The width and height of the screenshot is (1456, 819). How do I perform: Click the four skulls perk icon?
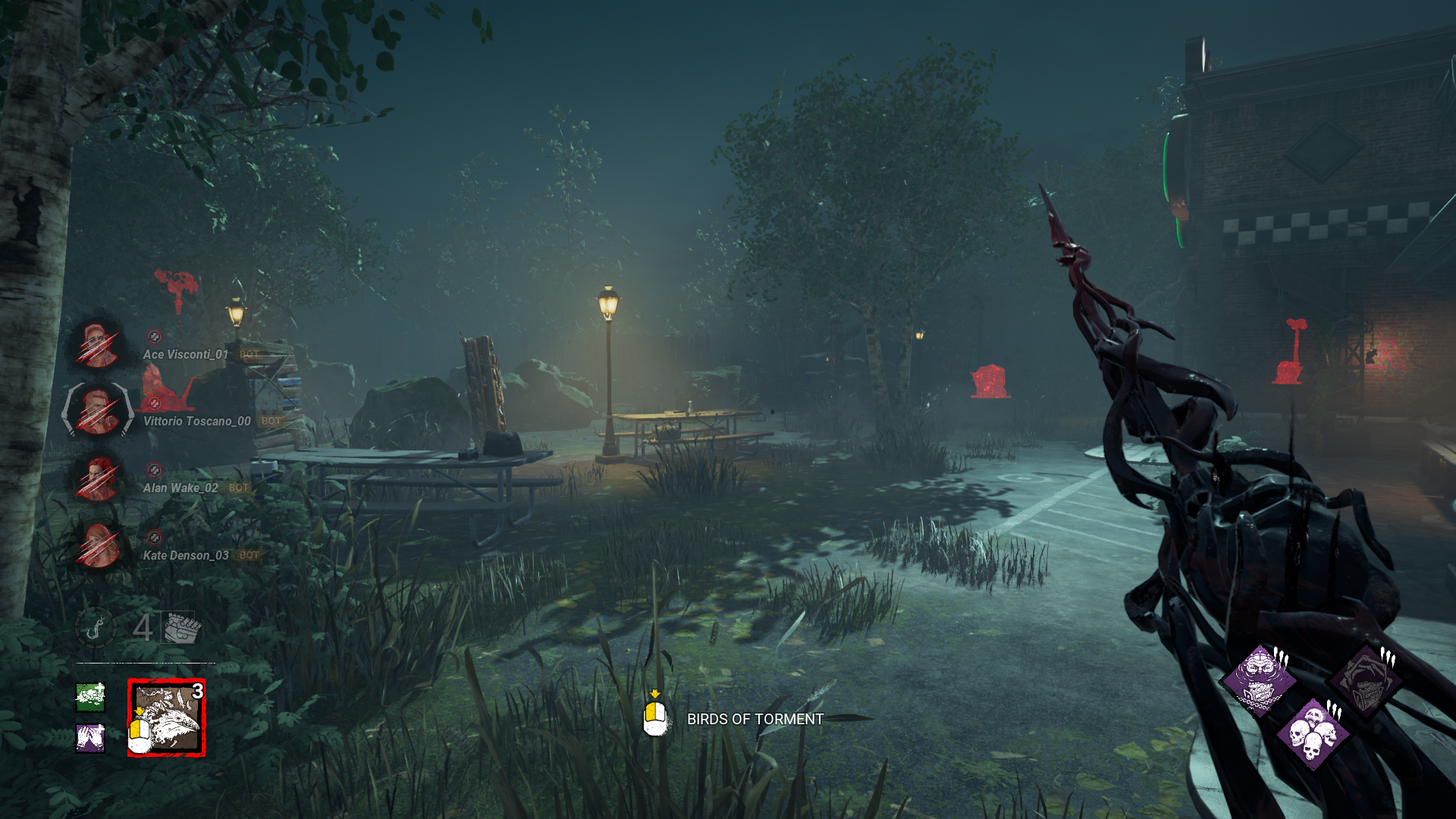click(1313, 734)
